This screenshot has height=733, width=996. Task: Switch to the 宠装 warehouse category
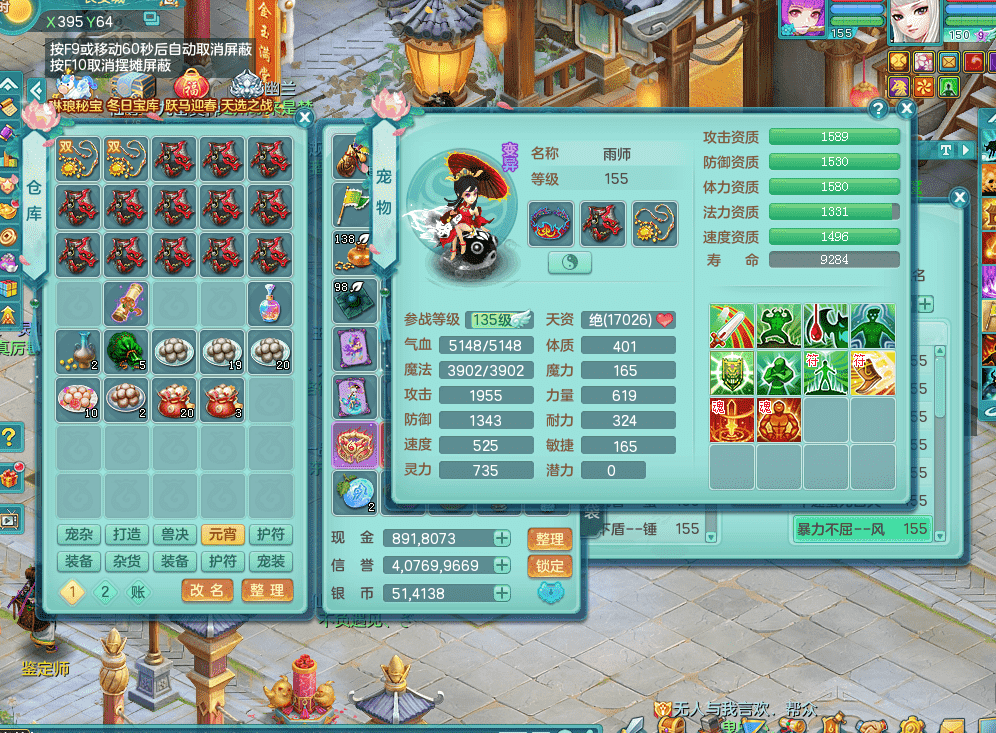coord(271,562)
